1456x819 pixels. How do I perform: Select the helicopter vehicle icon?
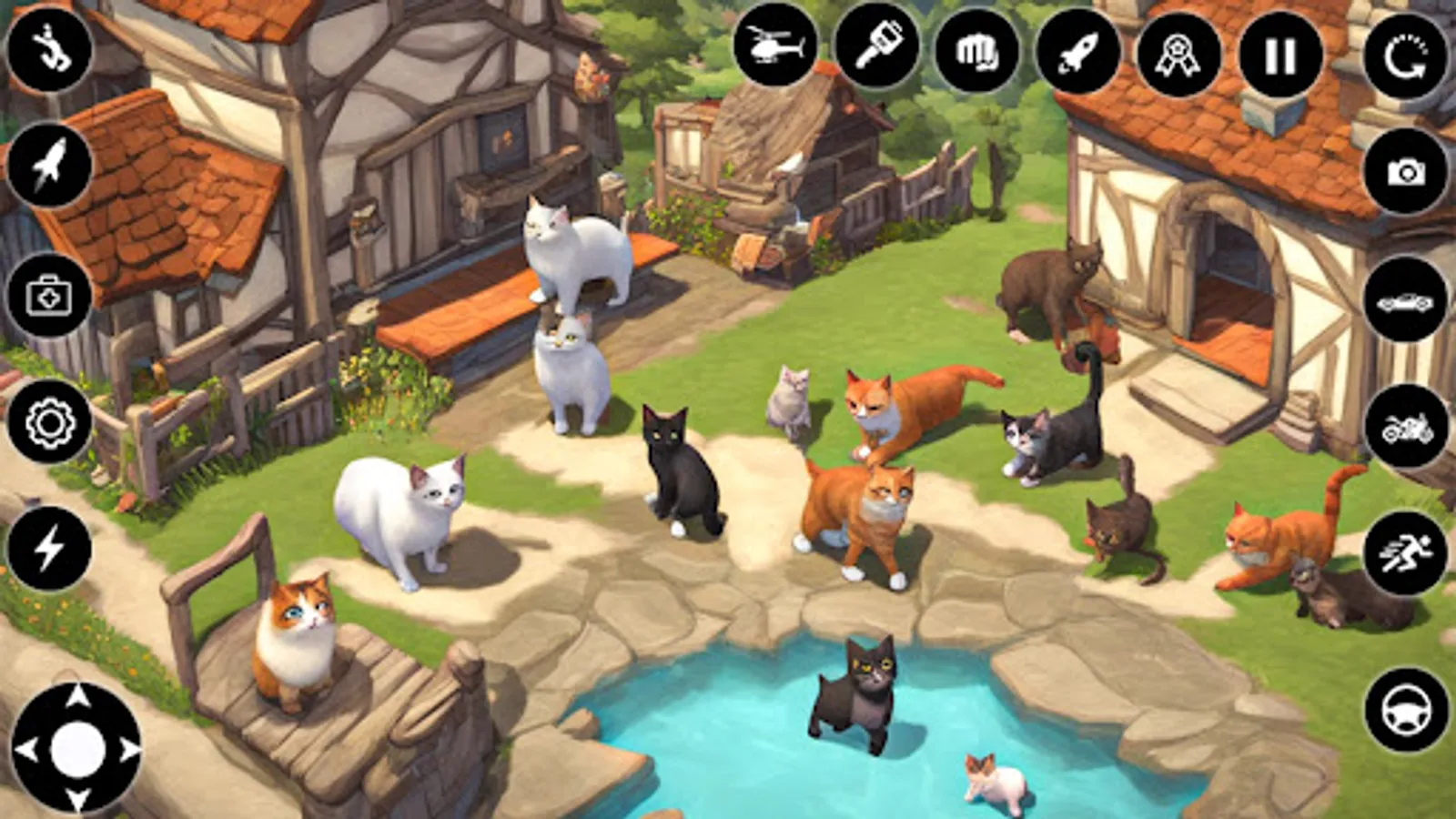pyautogui.click(x=776, y=55)
